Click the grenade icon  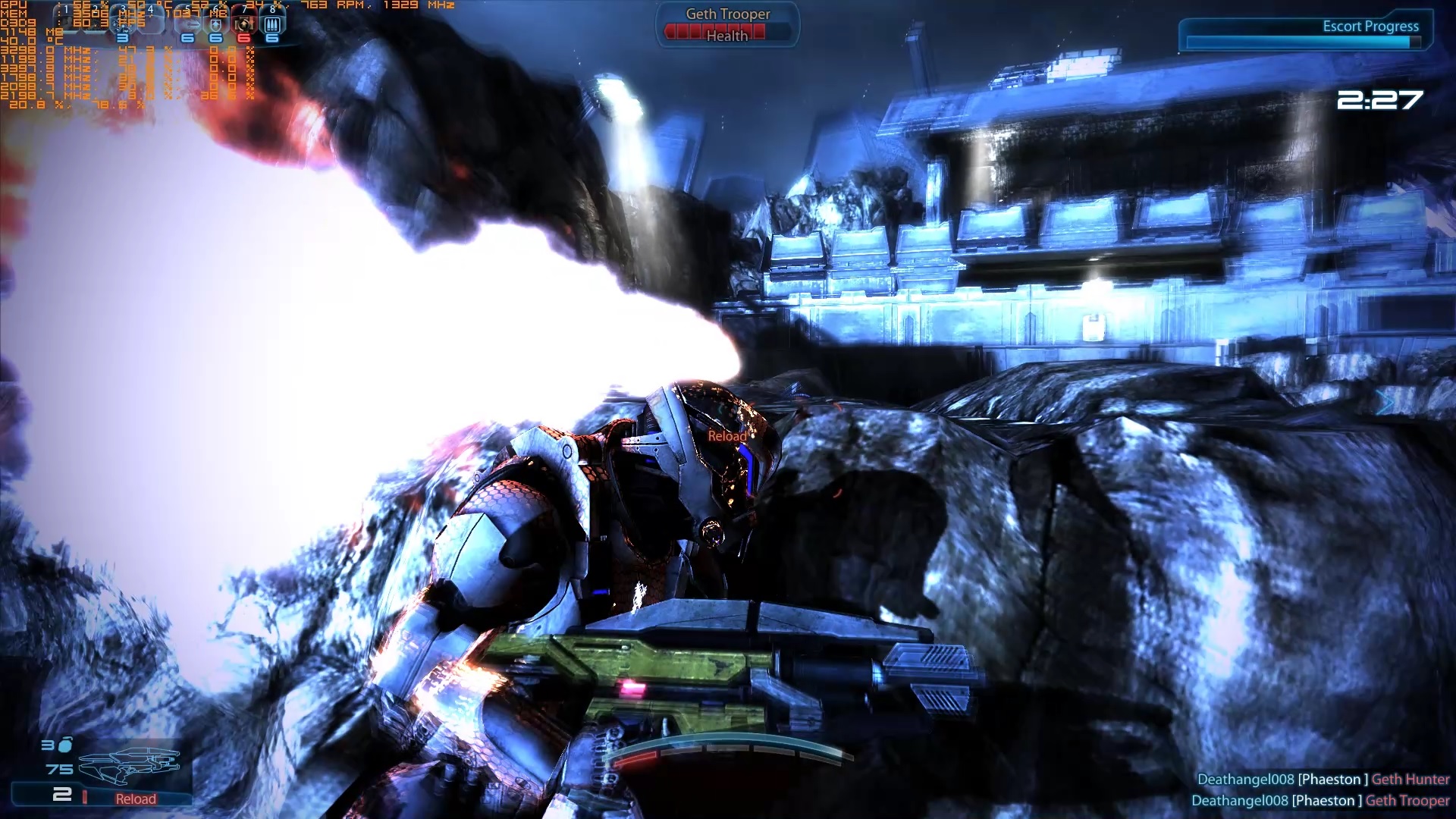click(65, 745)
